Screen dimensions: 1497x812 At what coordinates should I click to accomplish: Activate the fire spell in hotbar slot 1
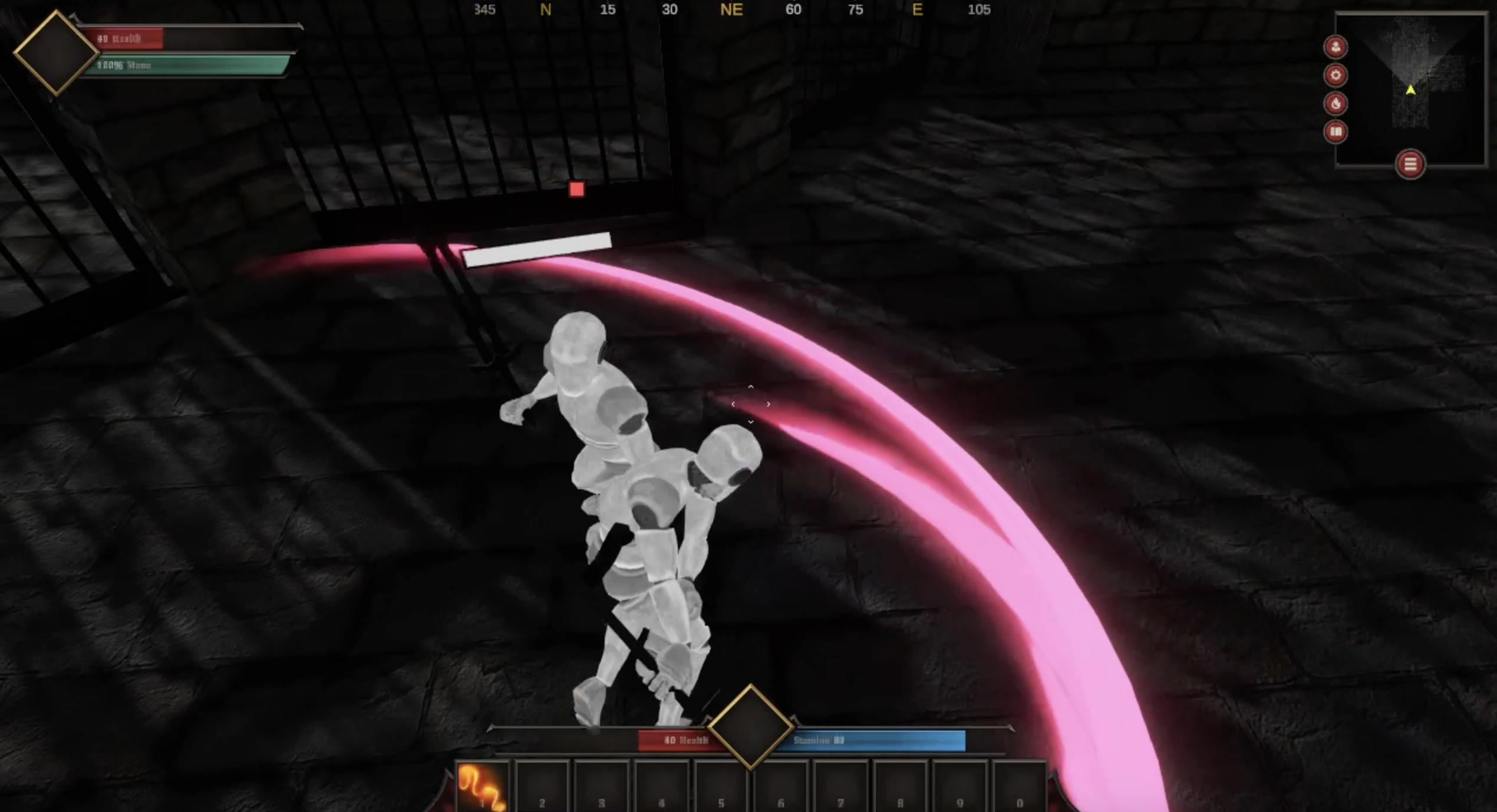point(483,787)
